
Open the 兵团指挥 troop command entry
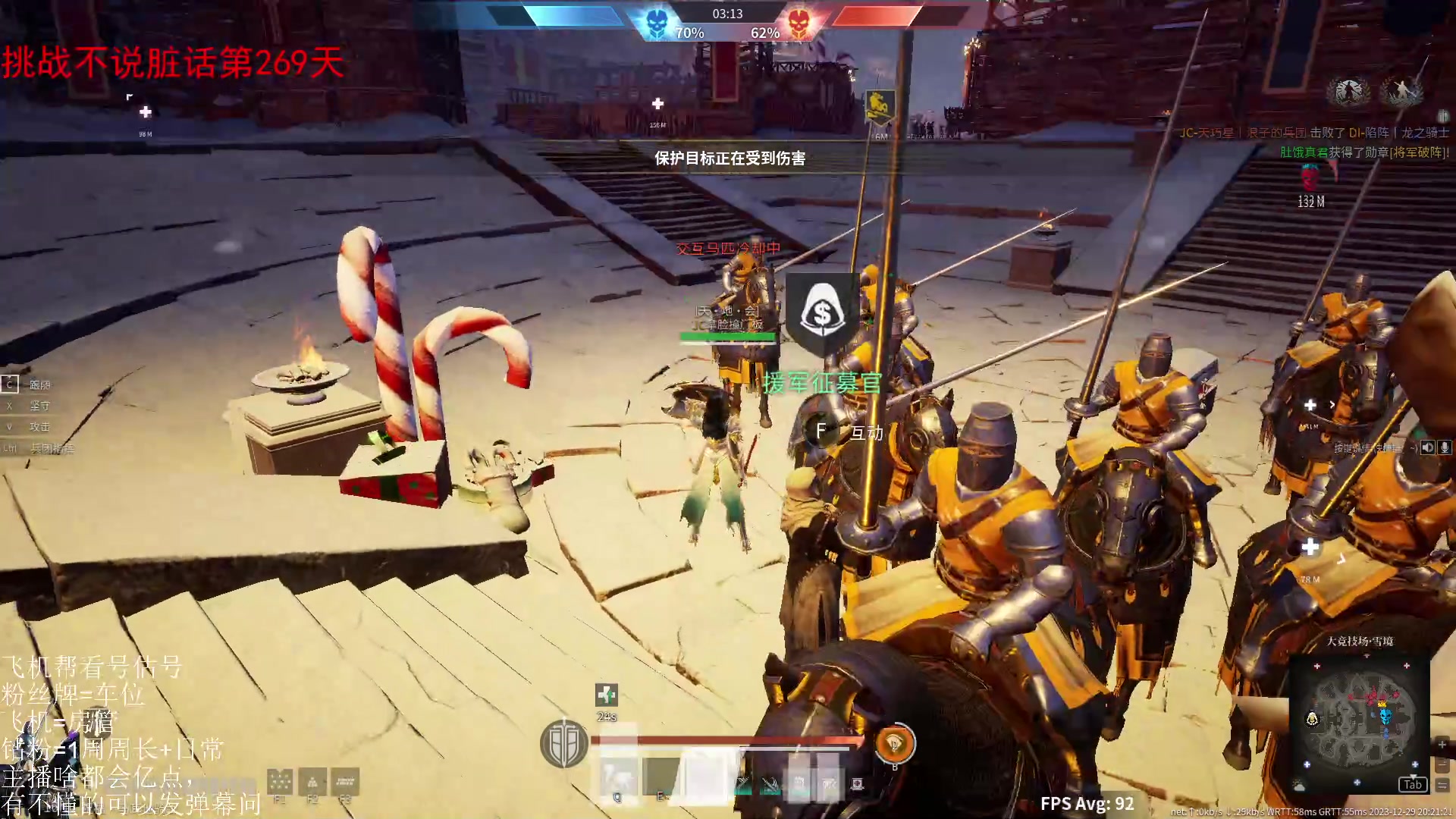point(52,448)
